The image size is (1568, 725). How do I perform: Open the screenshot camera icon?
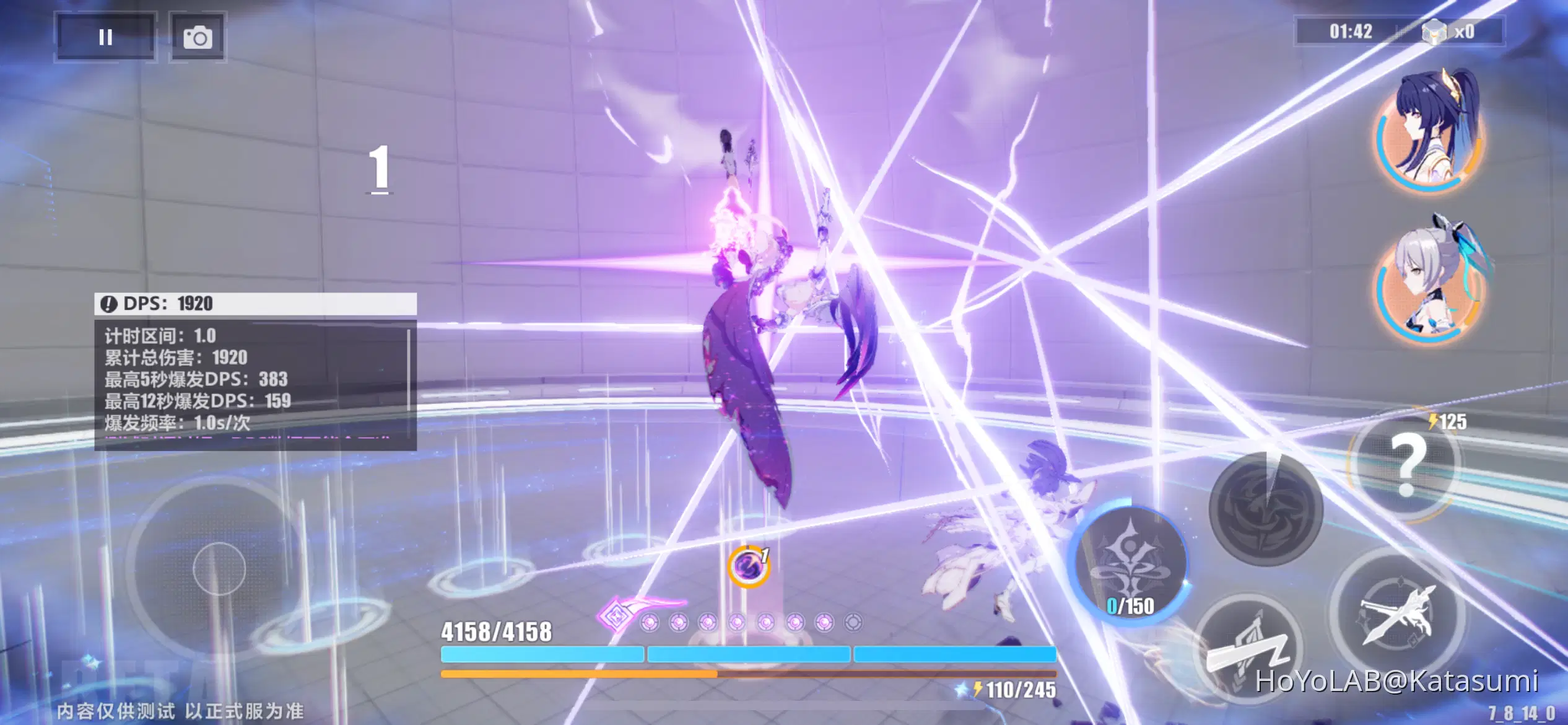coord(197,37)
